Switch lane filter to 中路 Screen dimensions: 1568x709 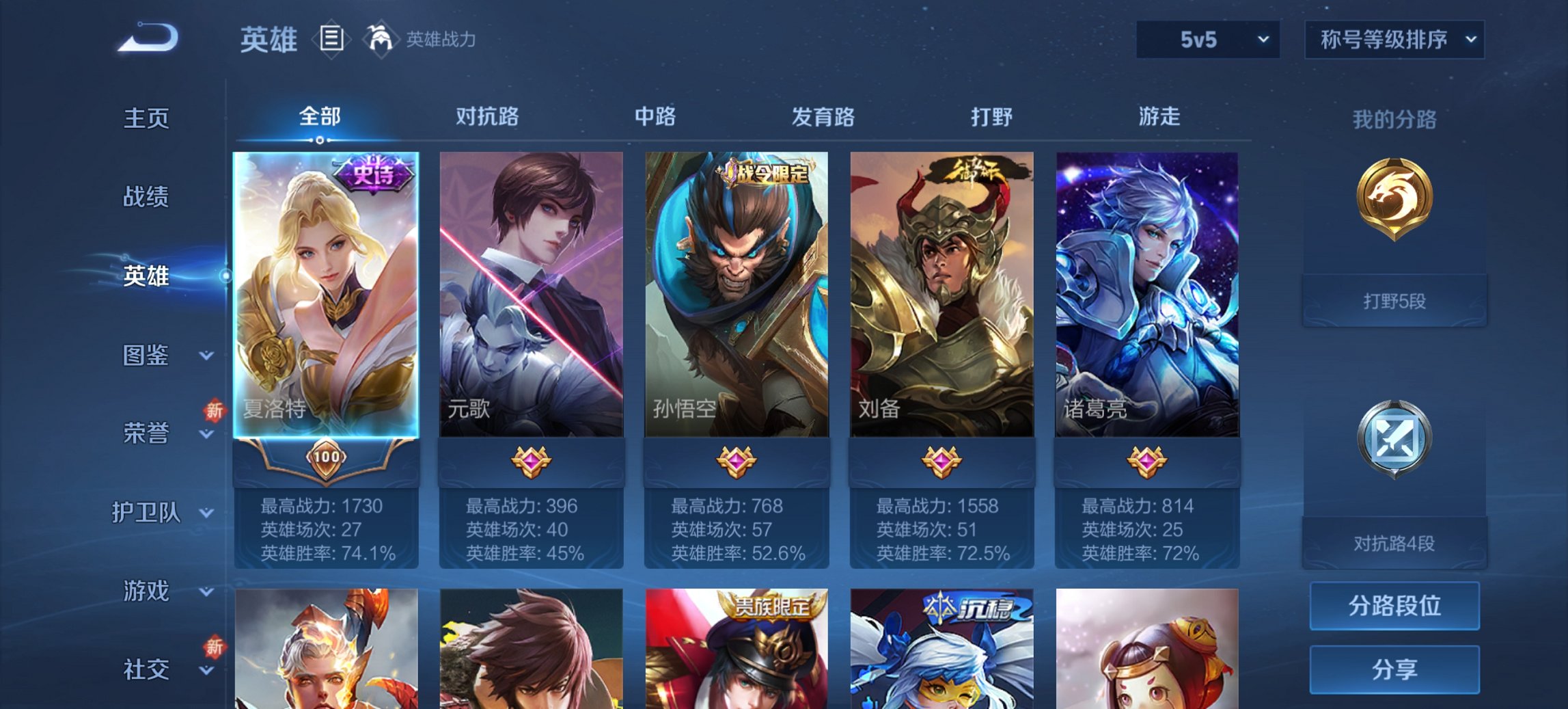pos(654,117)
